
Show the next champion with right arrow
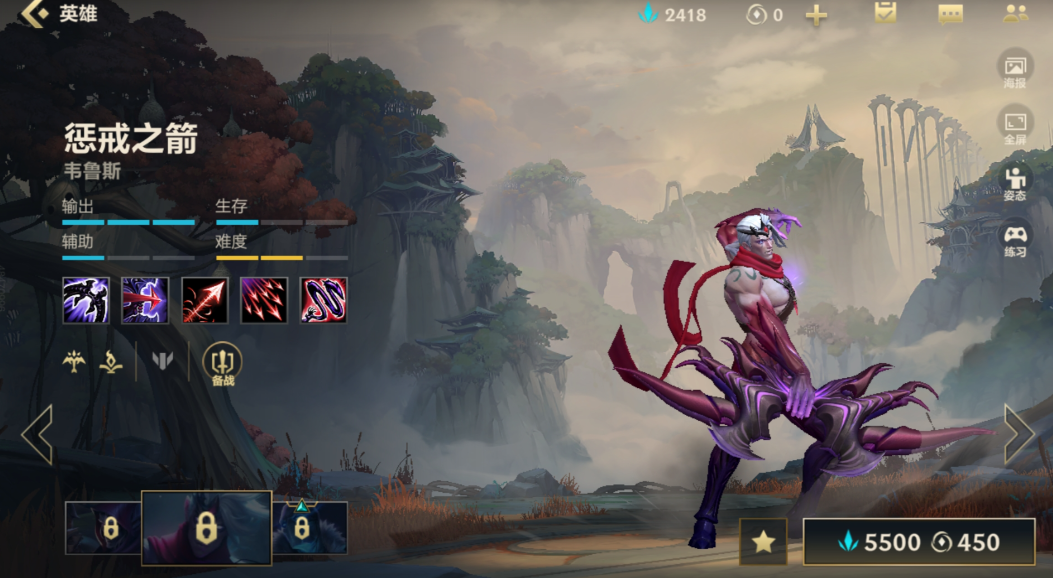[x=1019, y=434]
